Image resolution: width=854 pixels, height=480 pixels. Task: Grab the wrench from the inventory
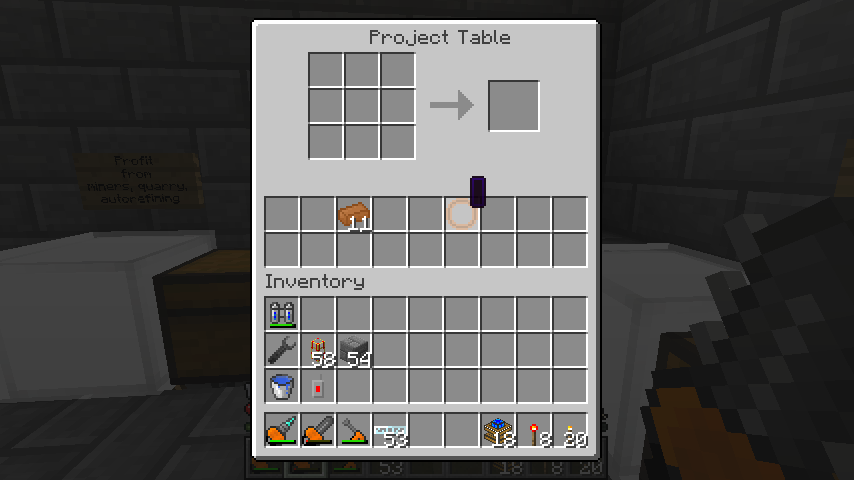(282, 350)
